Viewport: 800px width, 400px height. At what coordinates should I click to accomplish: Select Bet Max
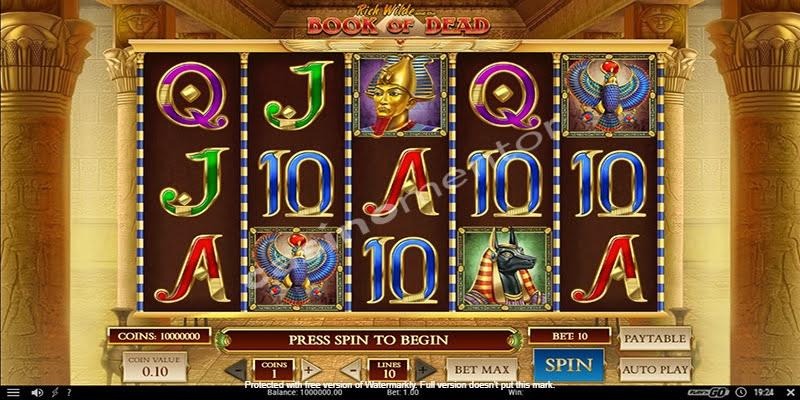(474, 368)
